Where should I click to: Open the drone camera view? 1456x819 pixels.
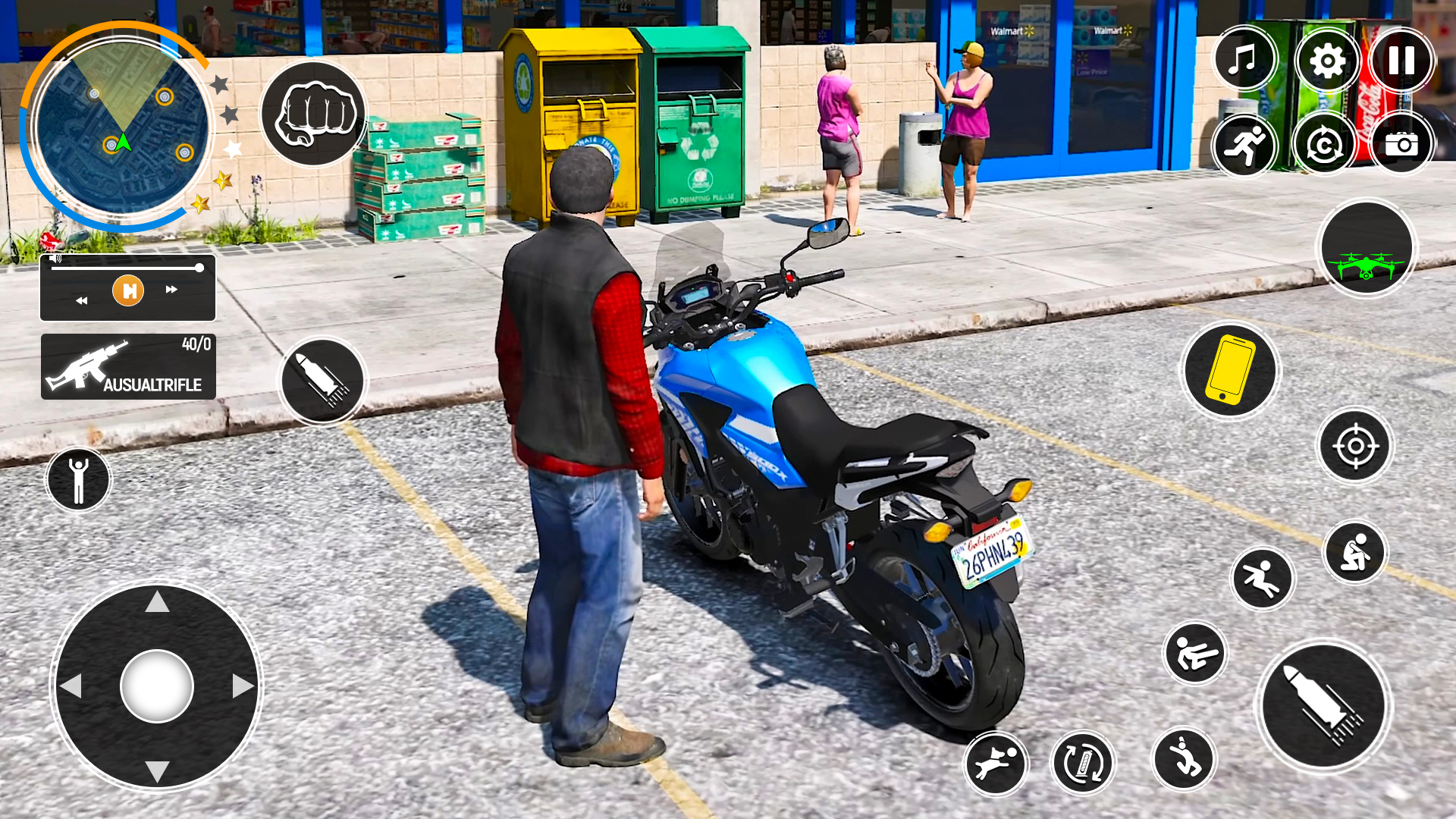click(x=1367, y=254)
